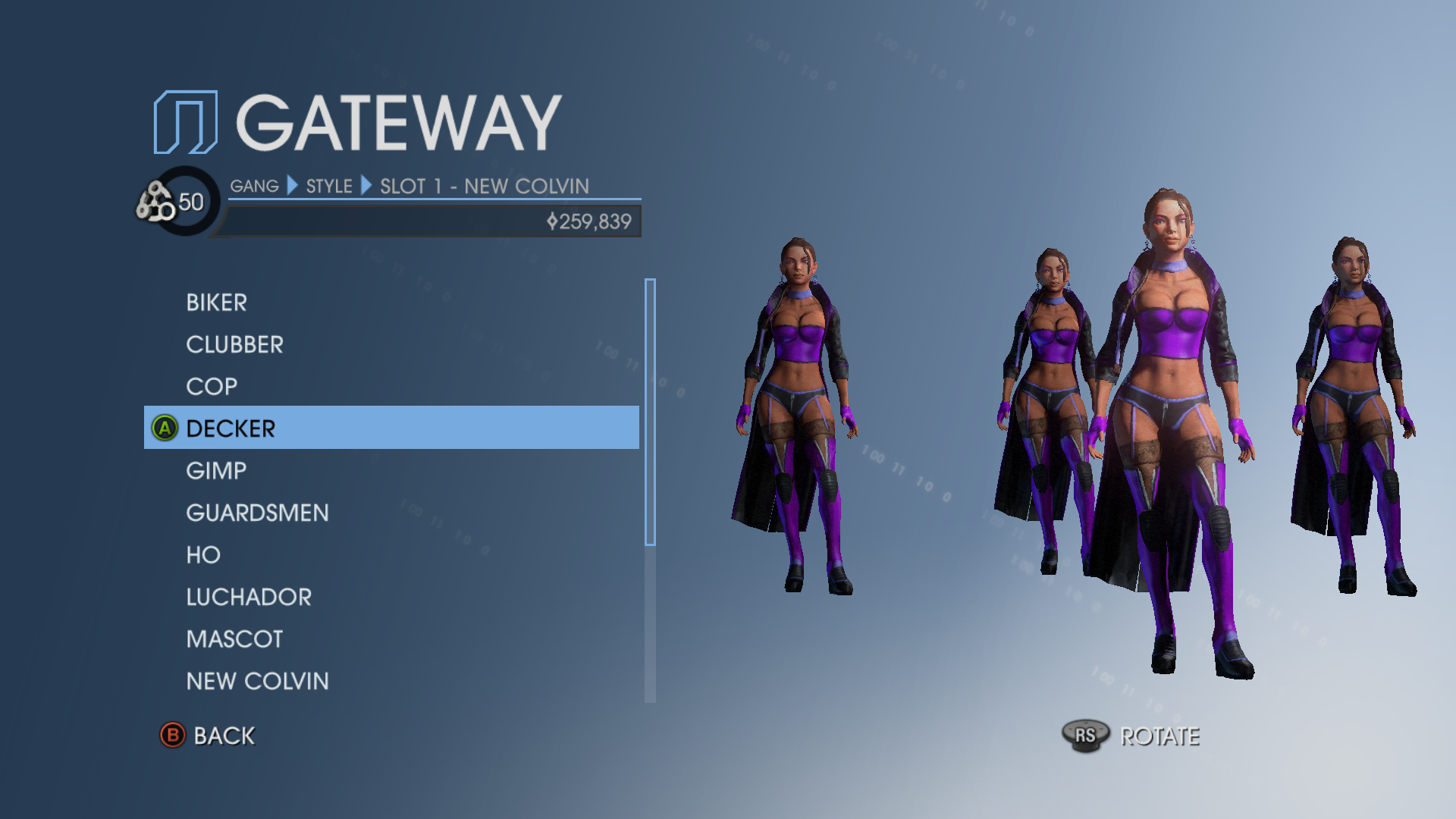The width and height of the screenshot is (1456, 819).
Task: Choose New Colvin from the list
Action: click(x=257, y=682)
